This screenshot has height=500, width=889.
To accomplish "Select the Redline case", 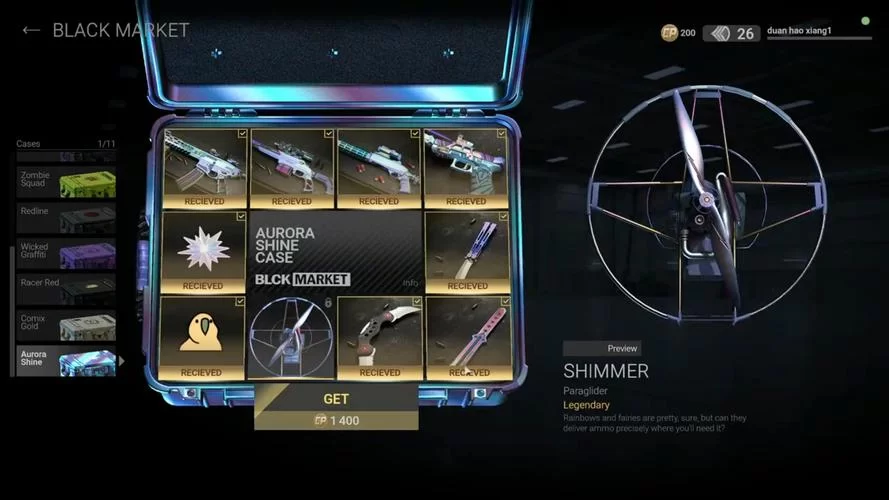I will pyautogui.click(x=67, y=218).
